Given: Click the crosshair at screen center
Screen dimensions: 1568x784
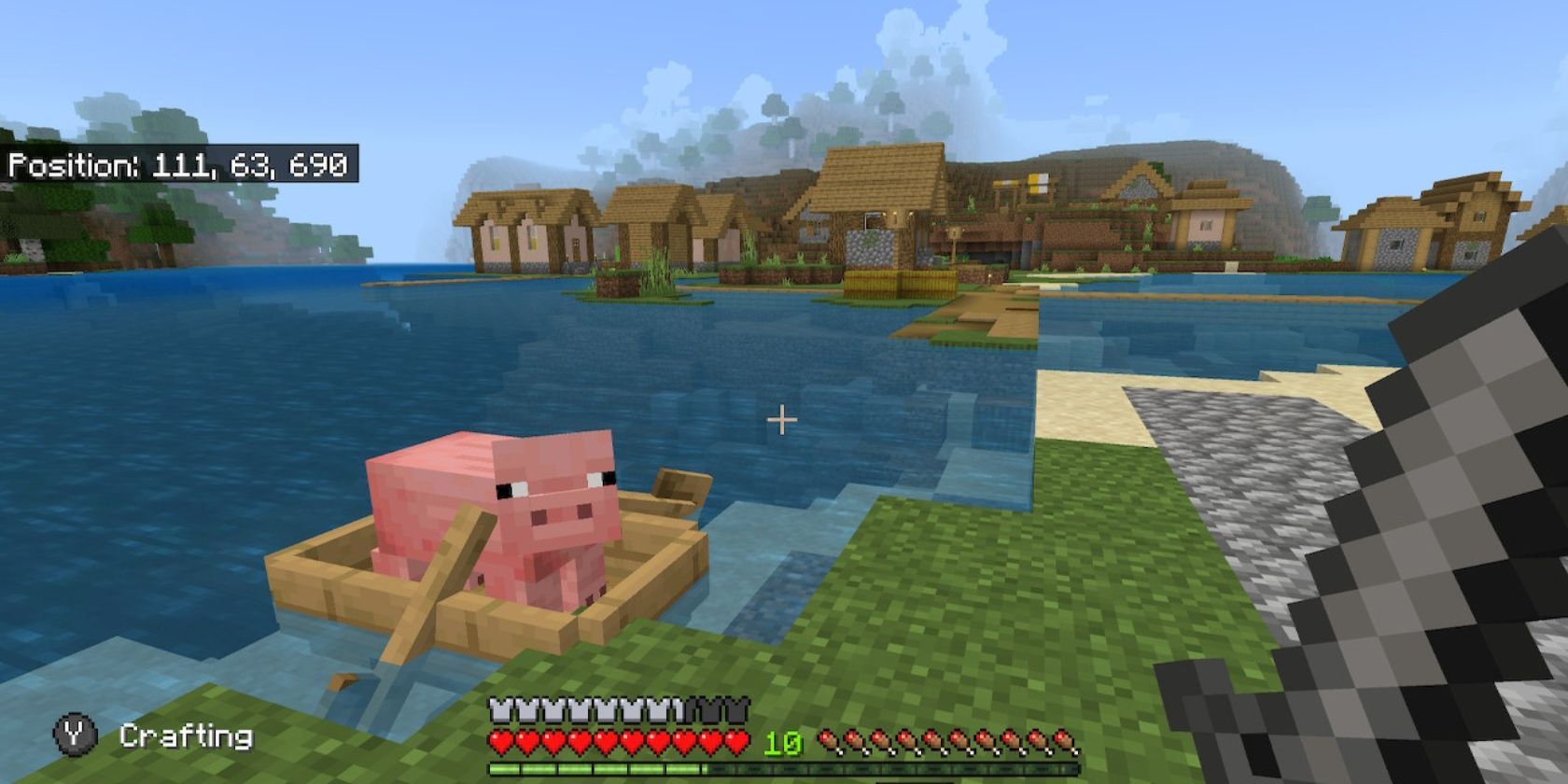Looking at the screenshot, I should (781, 420).
